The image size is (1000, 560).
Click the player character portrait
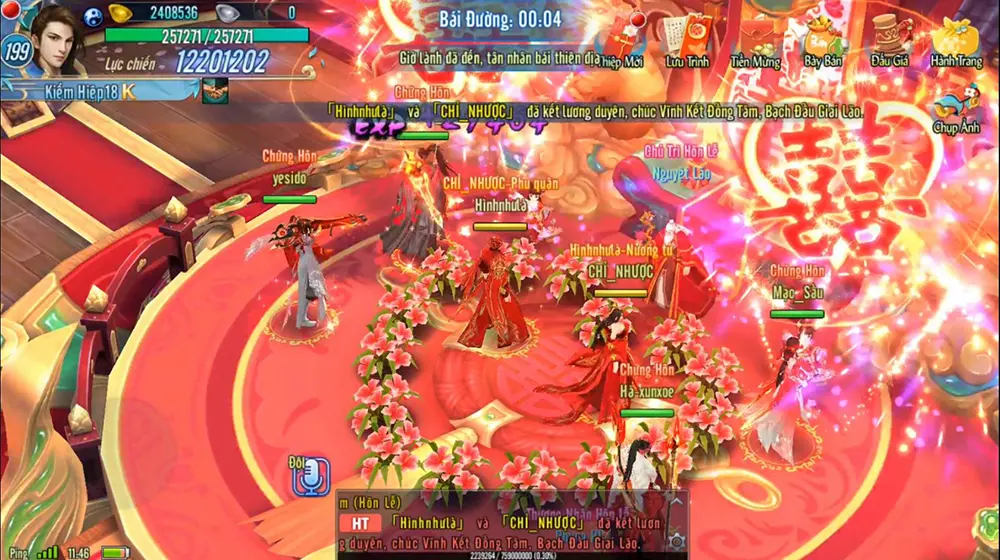pos(56,40)
